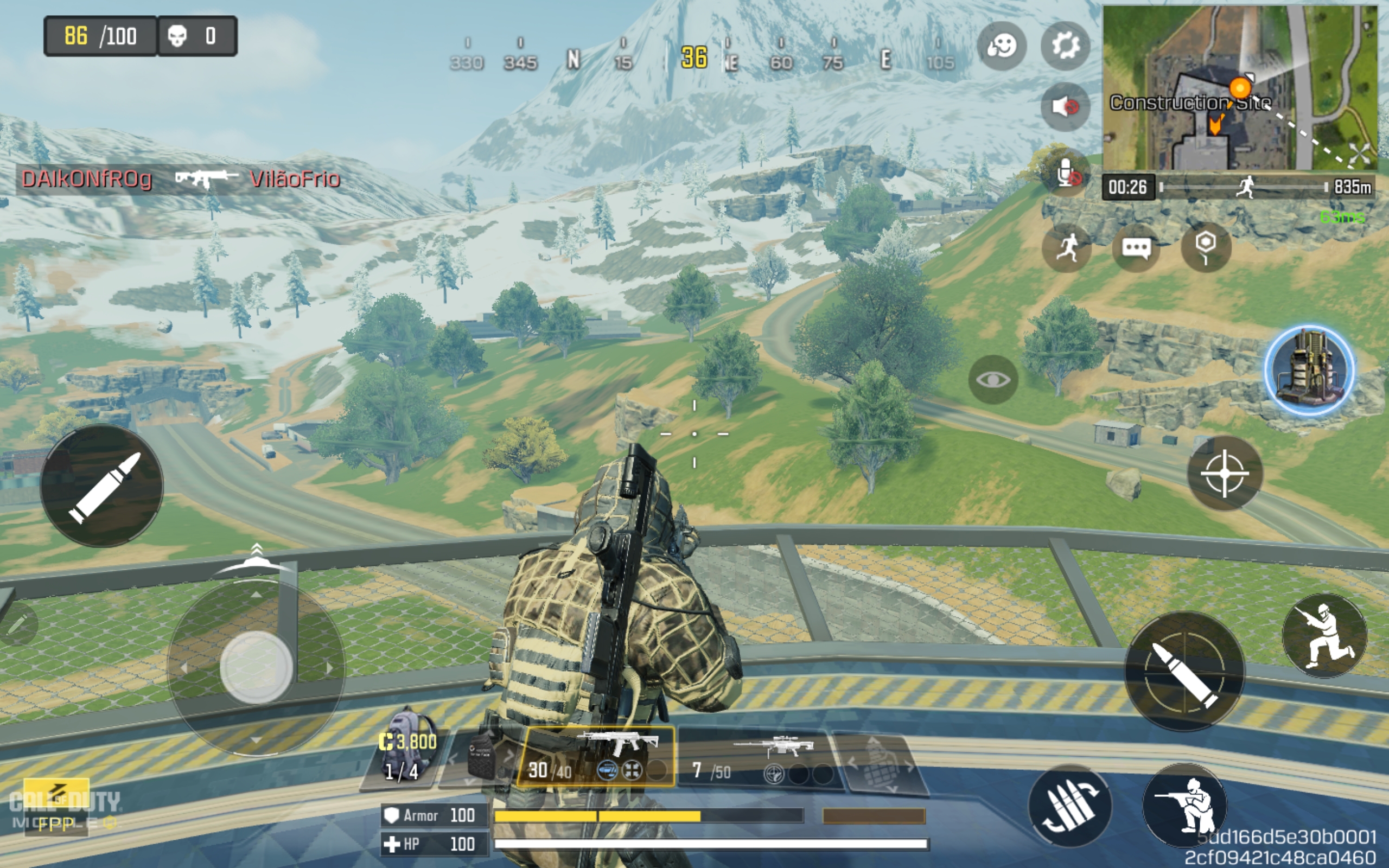Expand the Construction Site minimap

click(1240, 87)
